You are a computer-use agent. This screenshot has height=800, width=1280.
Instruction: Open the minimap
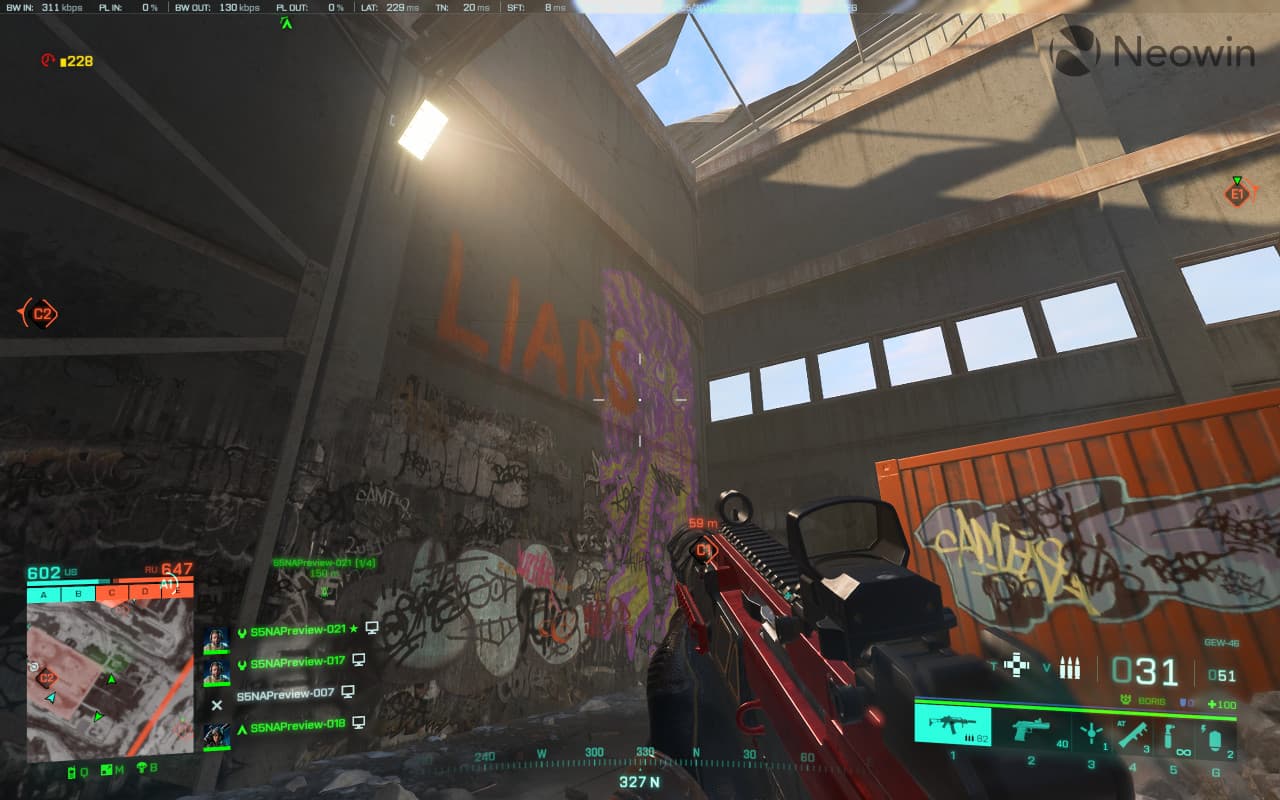click(x=110, y=680)
